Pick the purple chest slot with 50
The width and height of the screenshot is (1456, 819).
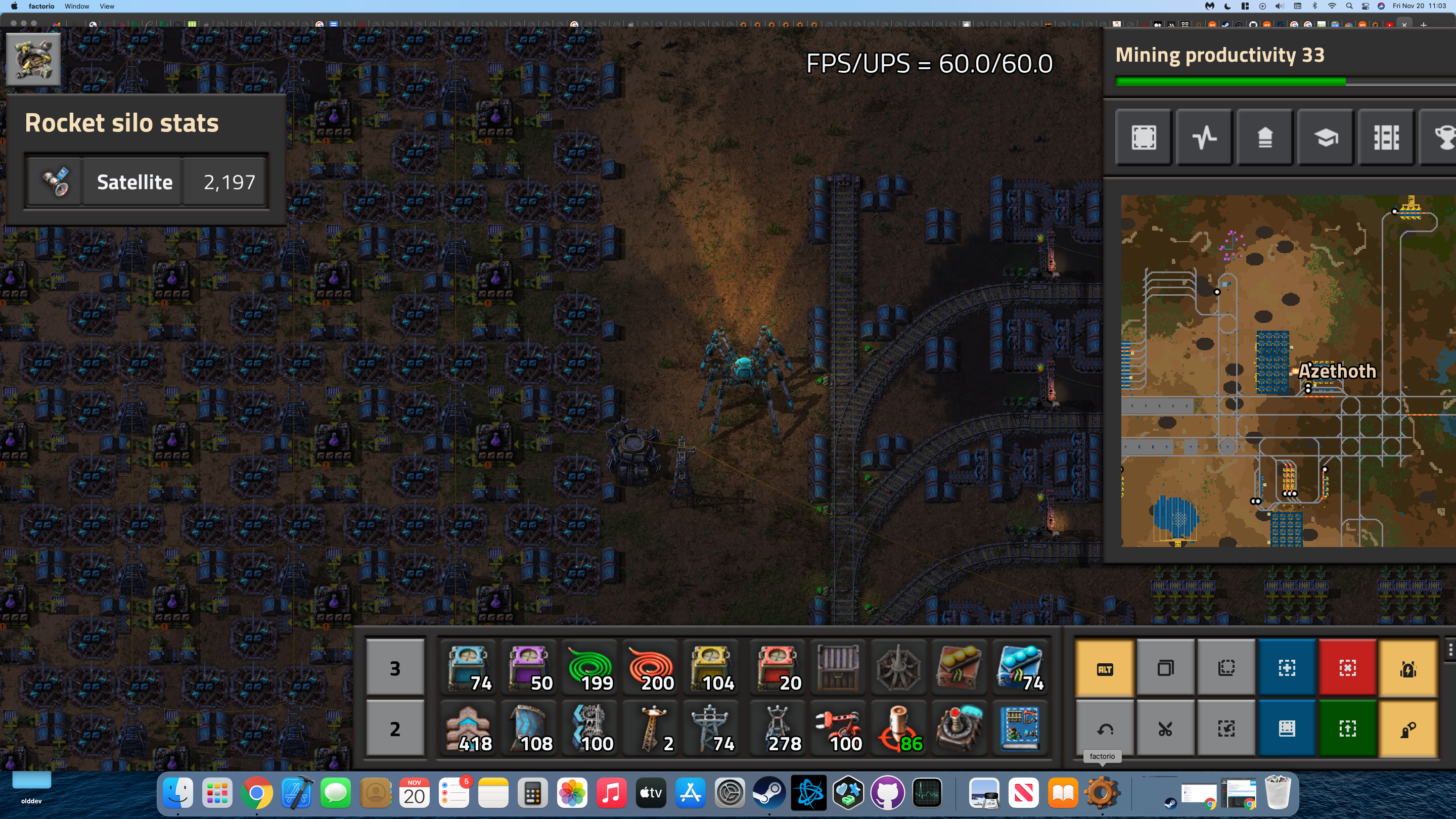click(x=529, y=669)
